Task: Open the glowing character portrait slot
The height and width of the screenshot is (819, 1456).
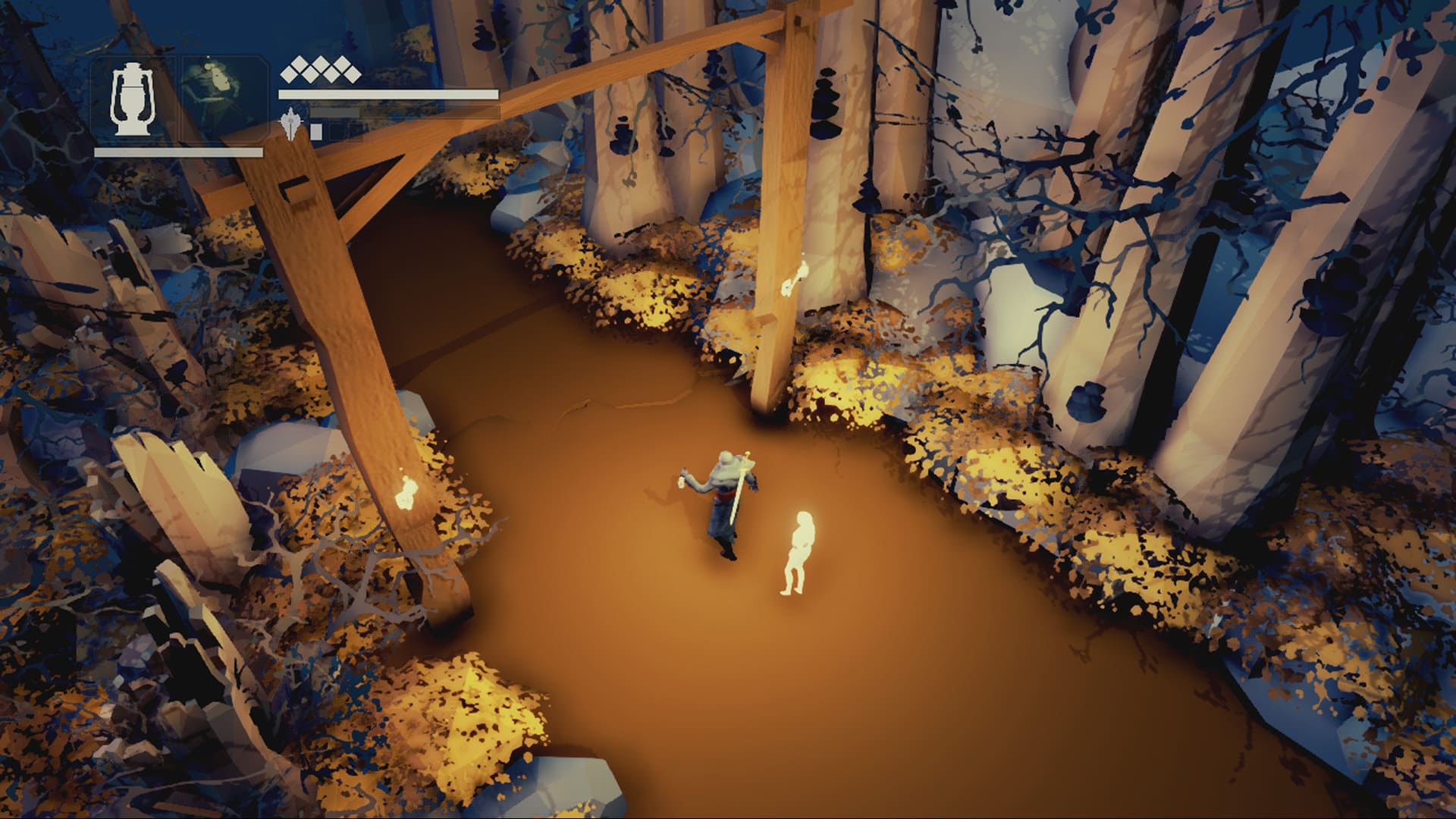Action: [222, 99]
